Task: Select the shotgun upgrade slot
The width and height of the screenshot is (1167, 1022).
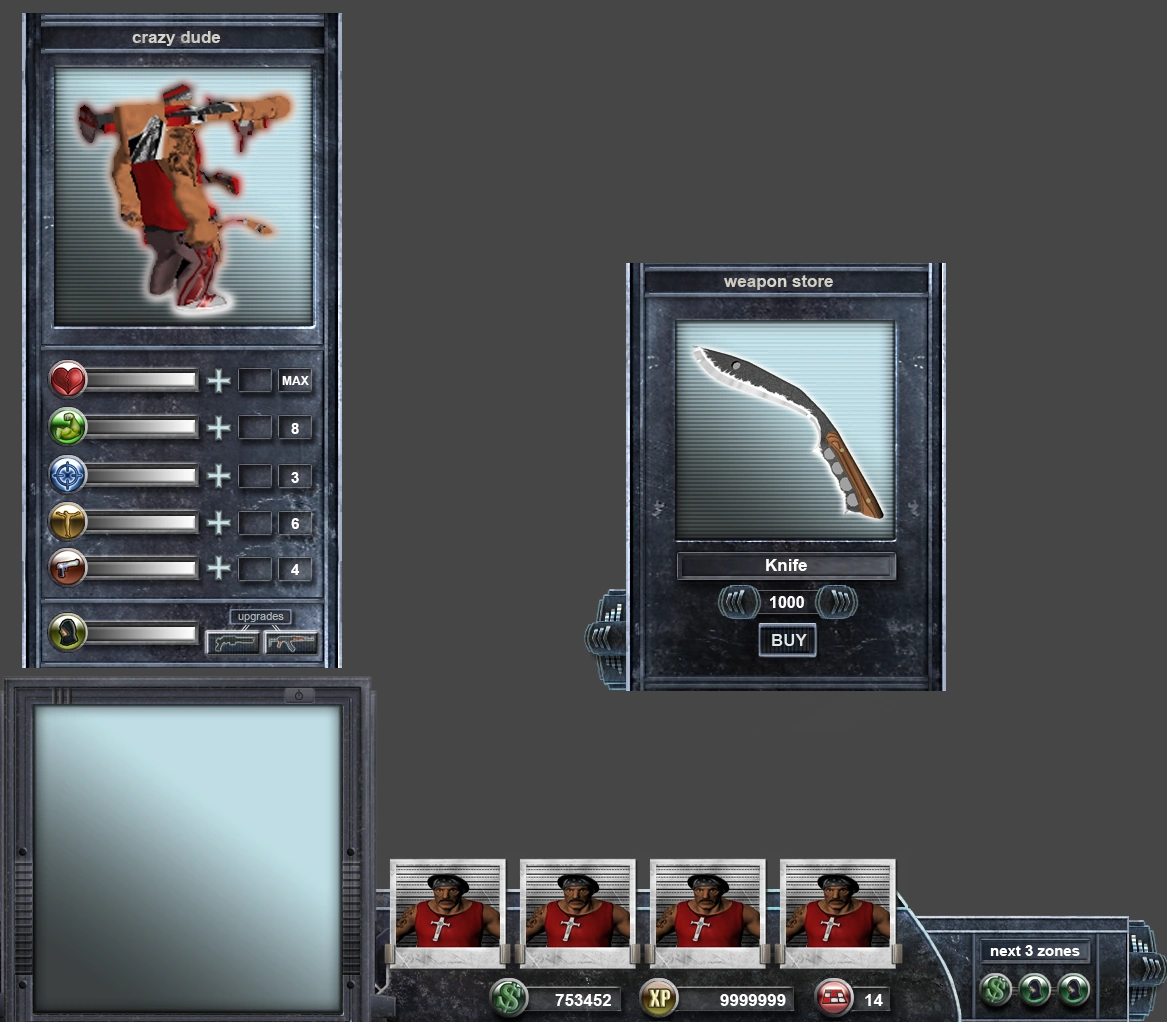Action: point(232,642)
